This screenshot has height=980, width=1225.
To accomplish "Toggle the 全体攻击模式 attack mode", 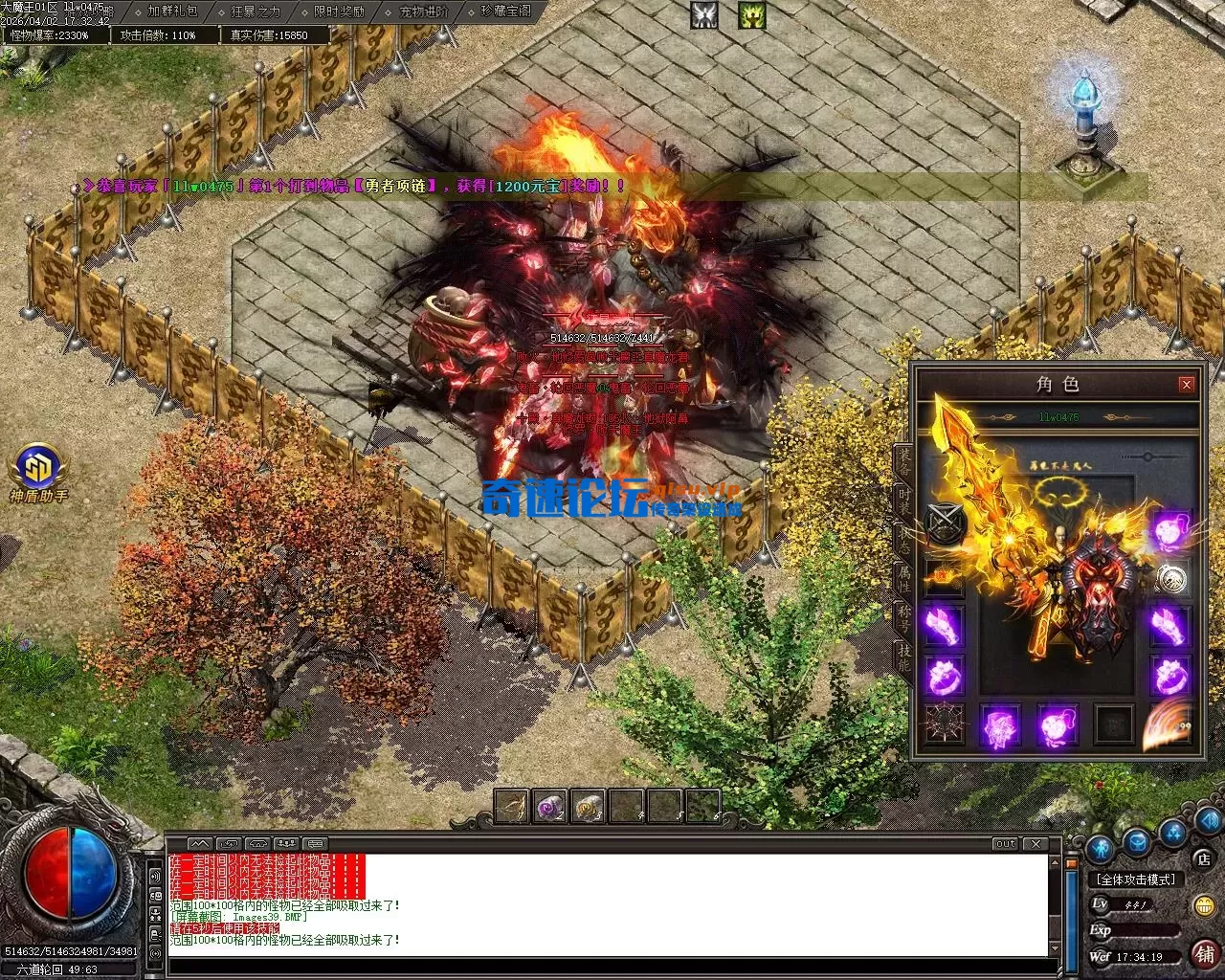I will click(x=1137, y=879).
